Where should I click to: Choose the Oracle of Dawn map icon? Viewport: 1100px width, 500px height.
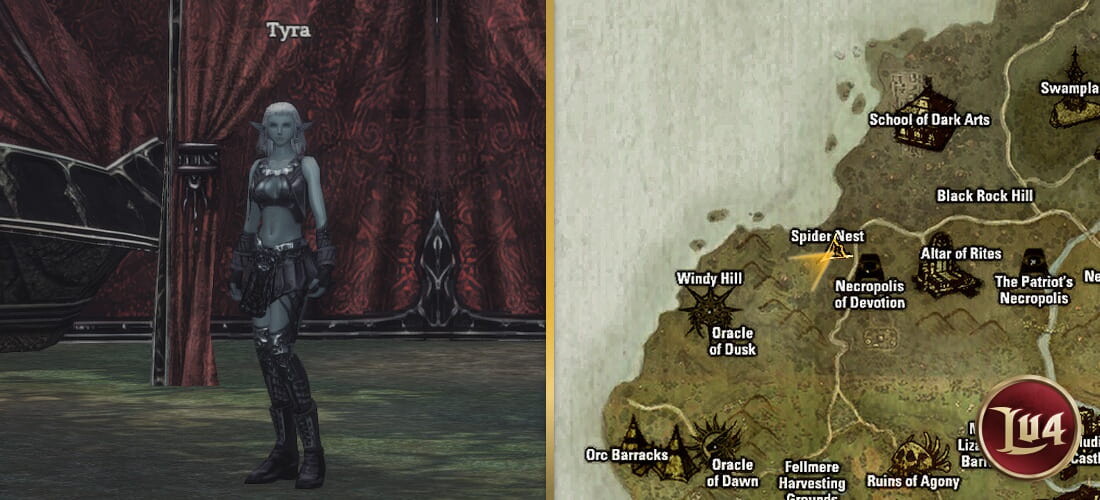click(x=716, y=438)
